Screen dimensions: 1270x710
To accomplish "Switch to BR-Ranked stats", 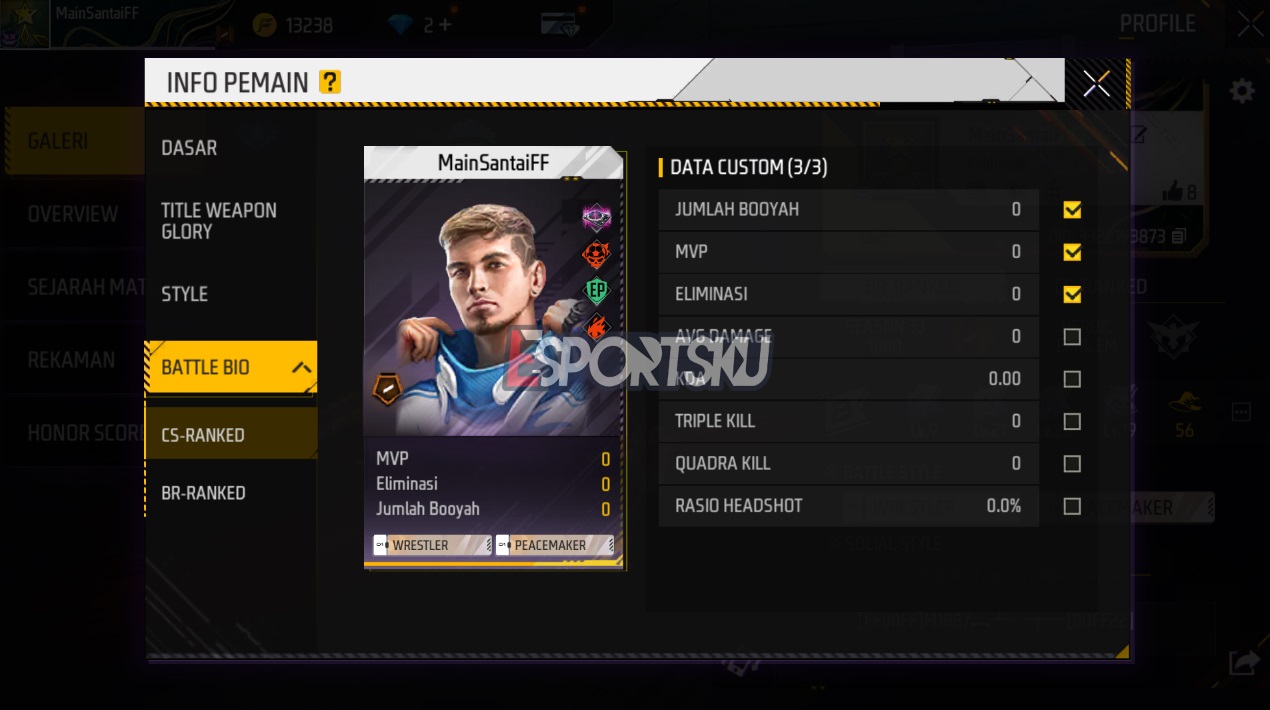I will pos(203,493).
